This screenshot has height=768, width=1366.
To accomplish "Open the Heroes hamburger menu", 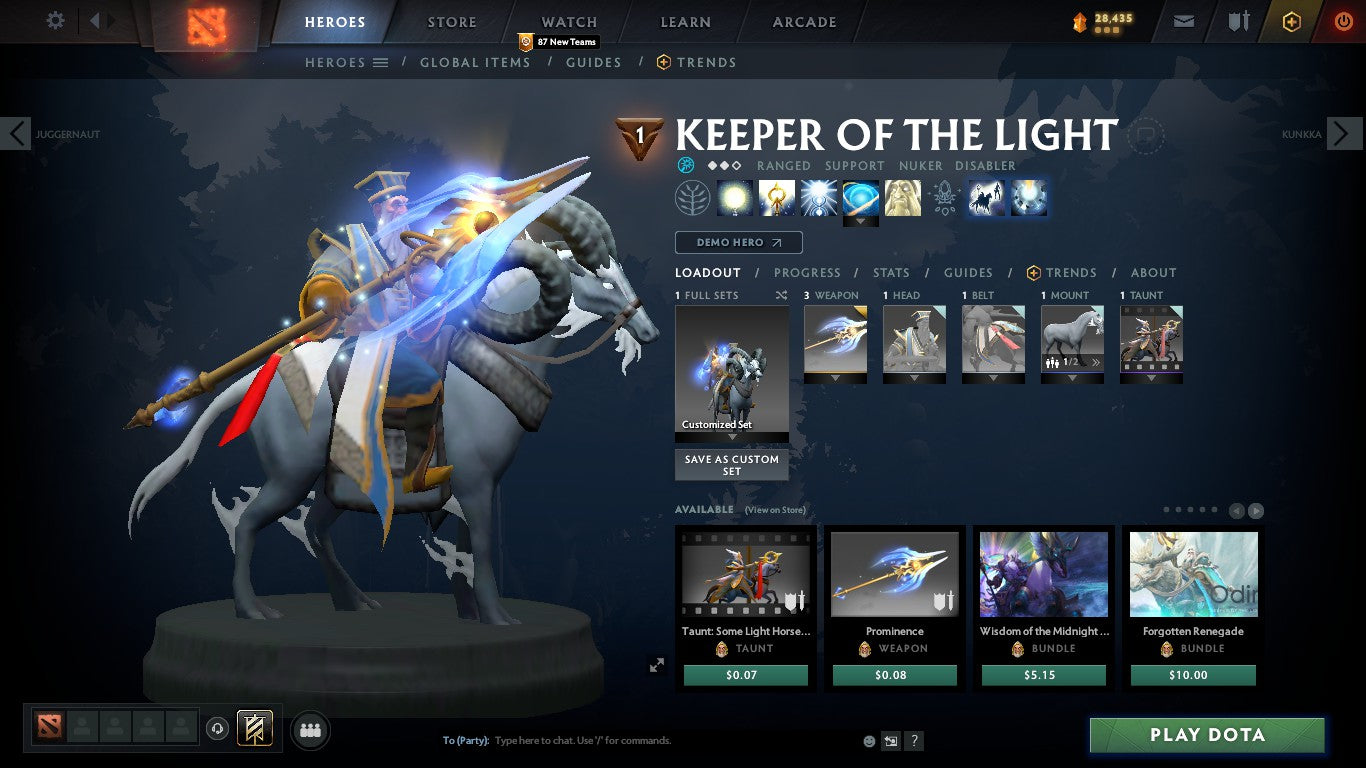I will pos(378,62).
